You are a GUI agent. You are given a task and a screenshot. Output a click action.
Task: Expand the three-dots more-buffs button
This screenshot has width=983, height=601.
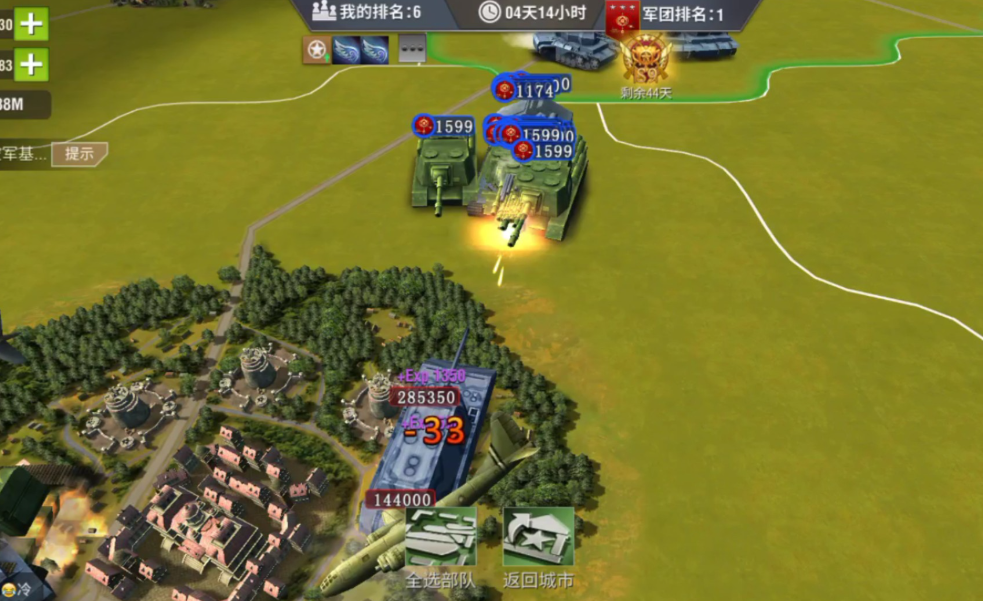(x=412, y=49)
